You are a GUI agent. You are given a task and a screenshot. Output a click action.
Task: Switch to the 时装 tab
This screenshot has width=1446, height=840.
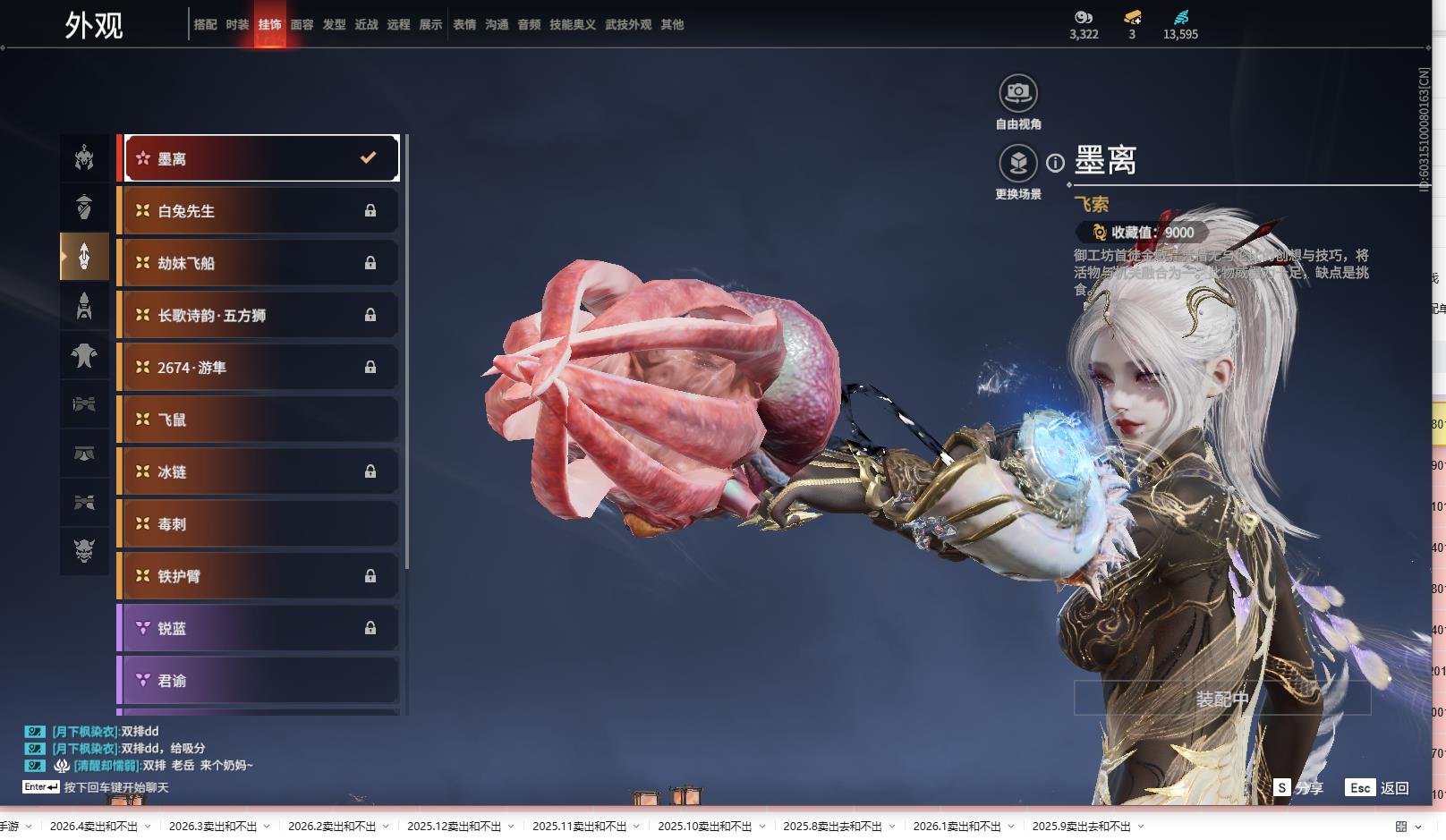(237, 25)
